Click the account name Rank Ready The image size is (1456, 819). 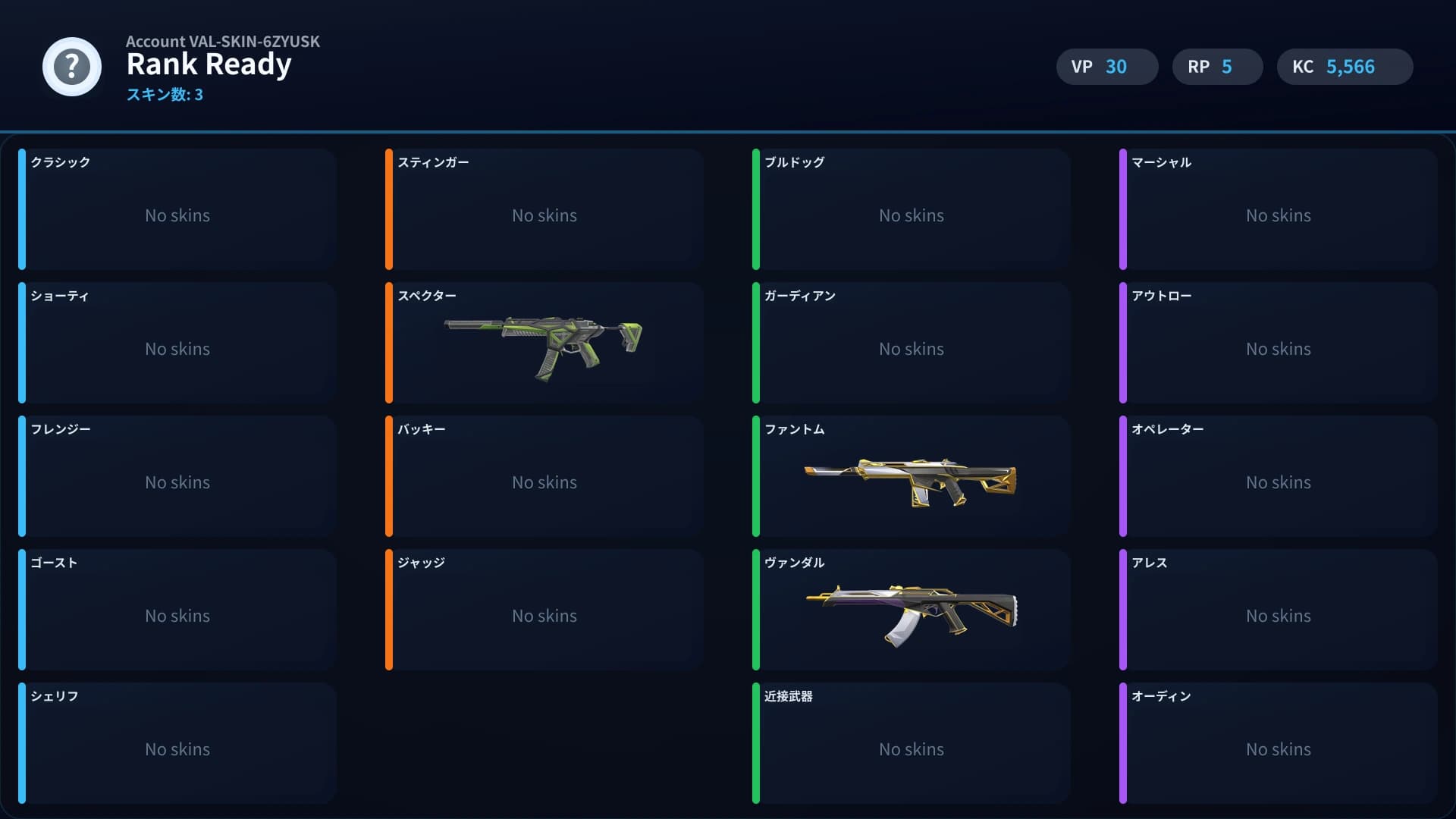[209, 64]
